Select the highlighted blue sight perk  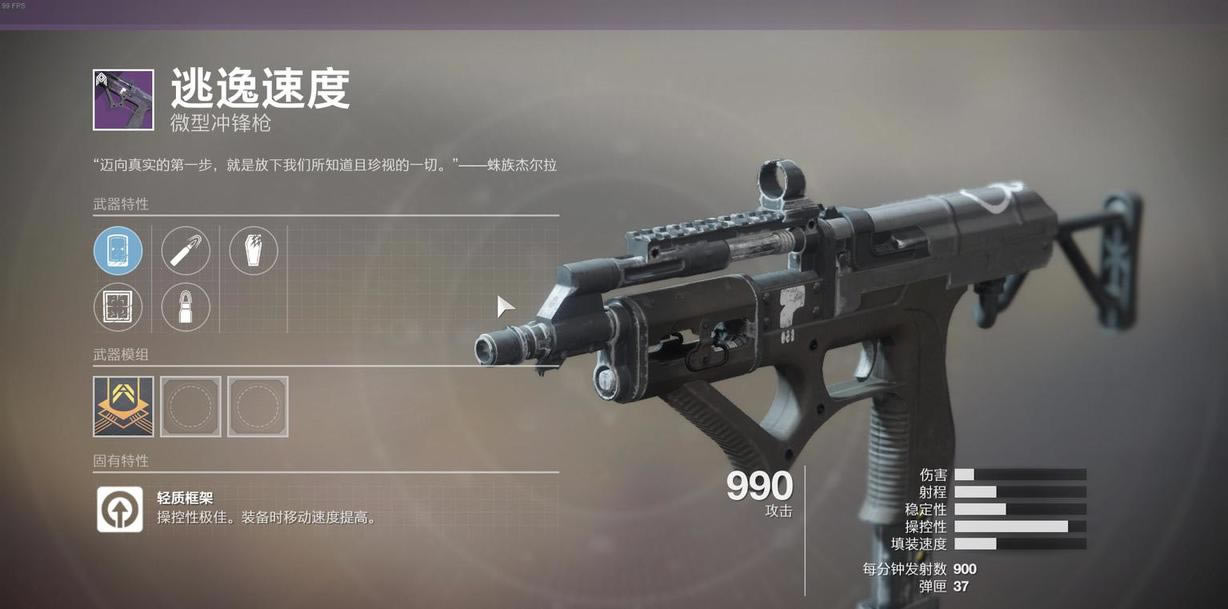[118, 250]
